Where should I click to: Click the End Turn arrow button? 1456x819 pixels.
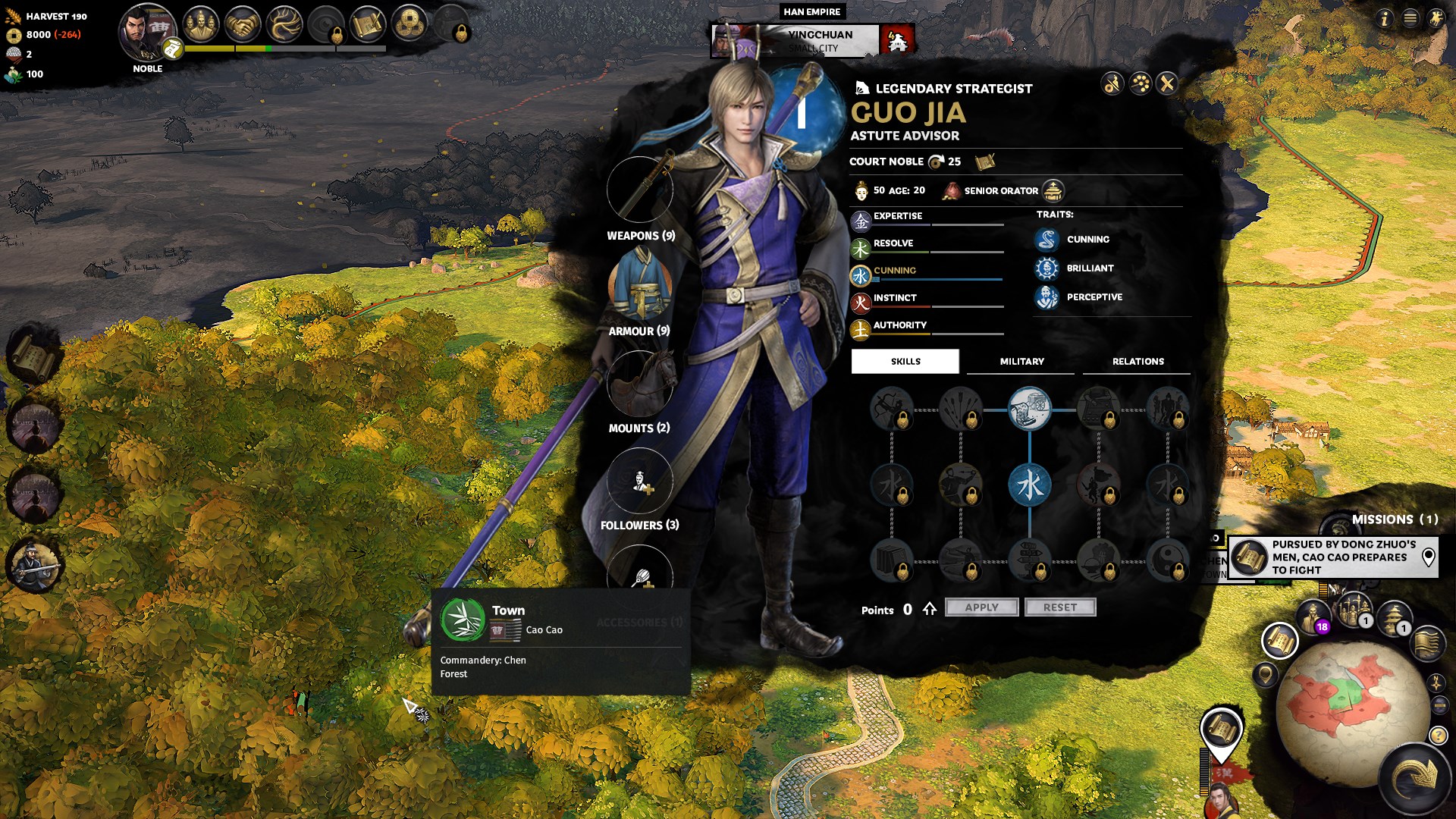[x=1415, y=777]
